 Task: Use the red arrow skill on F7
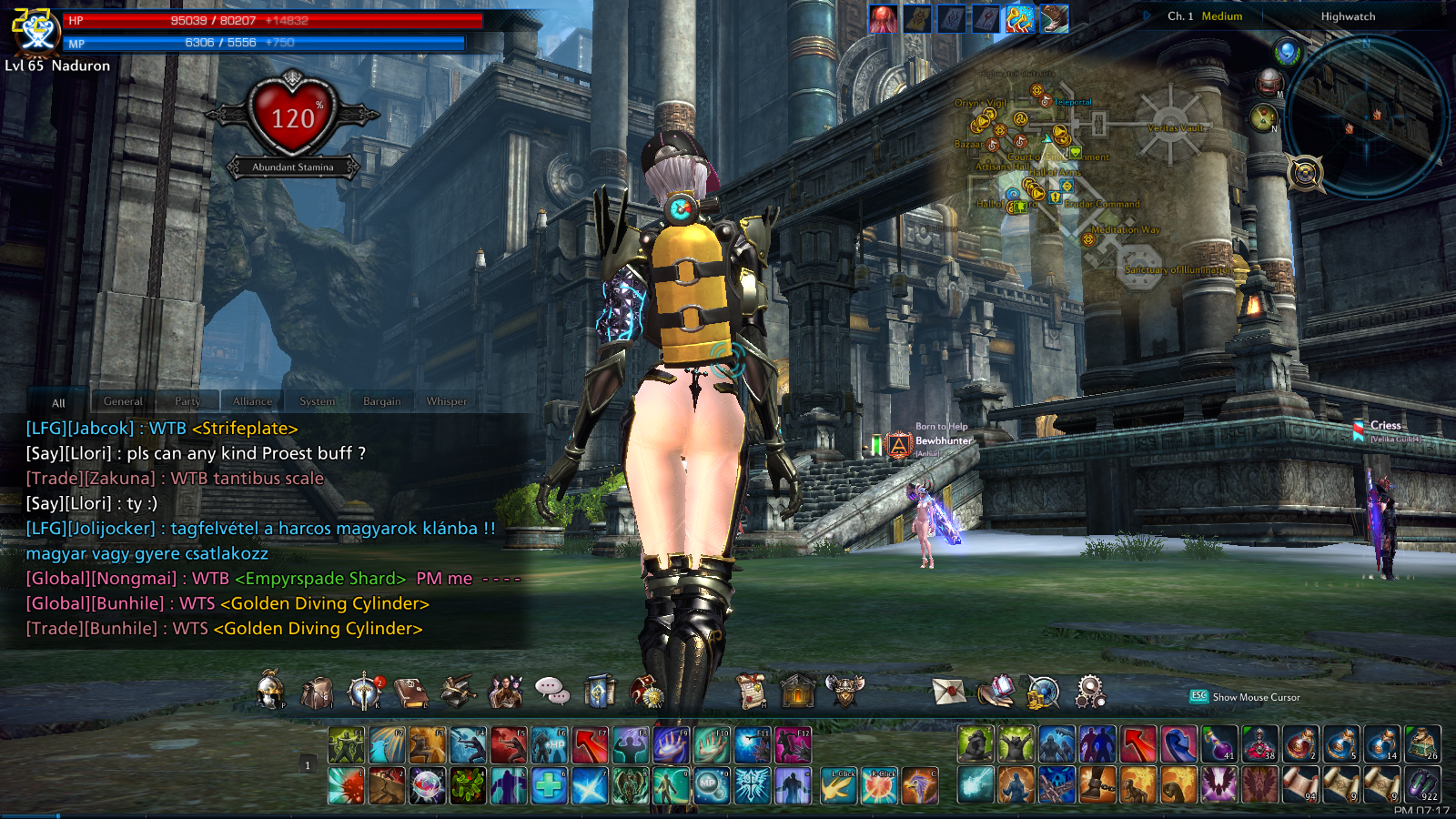coord(590,745)
